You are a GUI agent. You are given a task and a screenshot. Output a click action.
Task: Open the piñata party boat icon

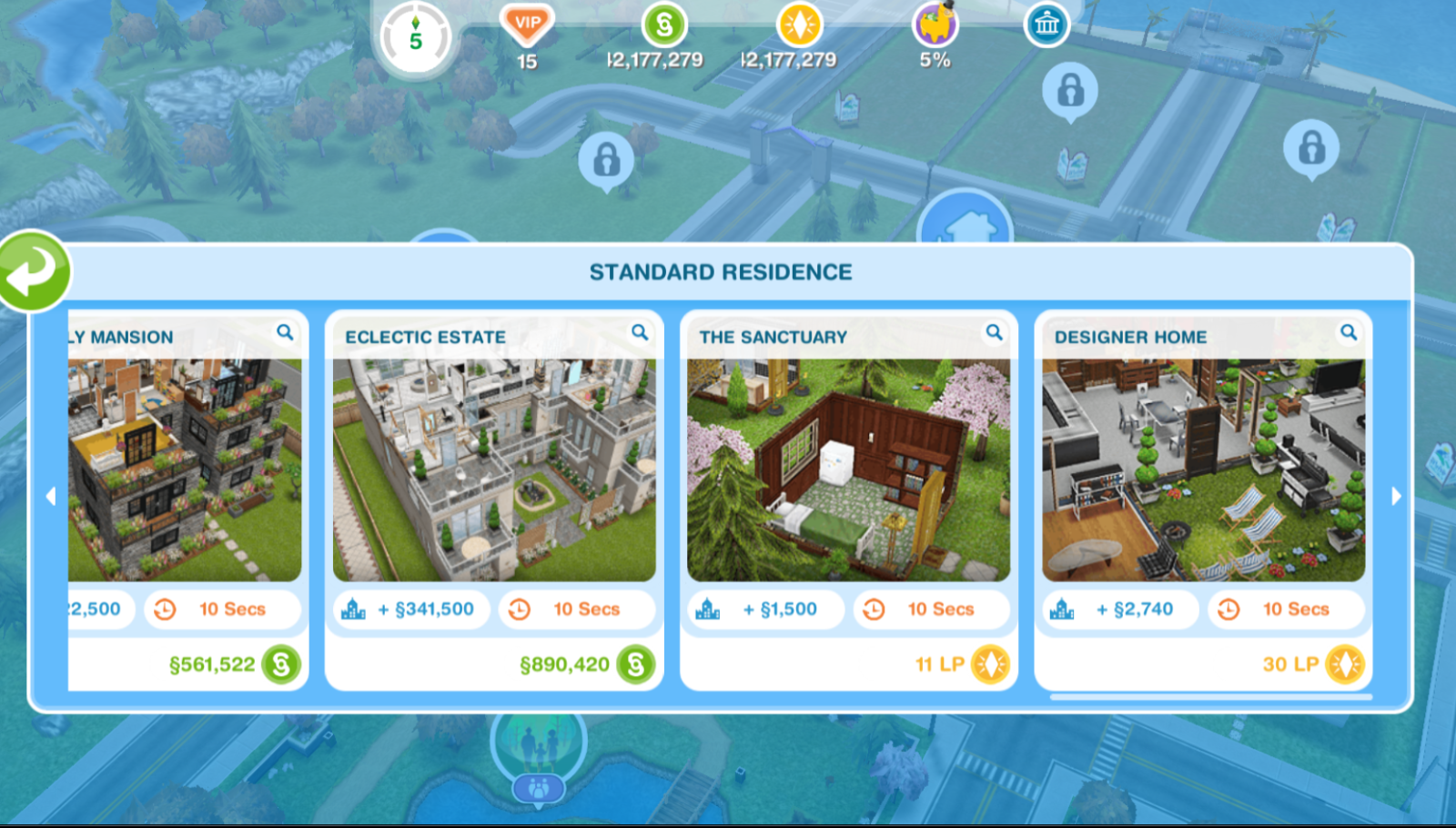pos(935,25)
